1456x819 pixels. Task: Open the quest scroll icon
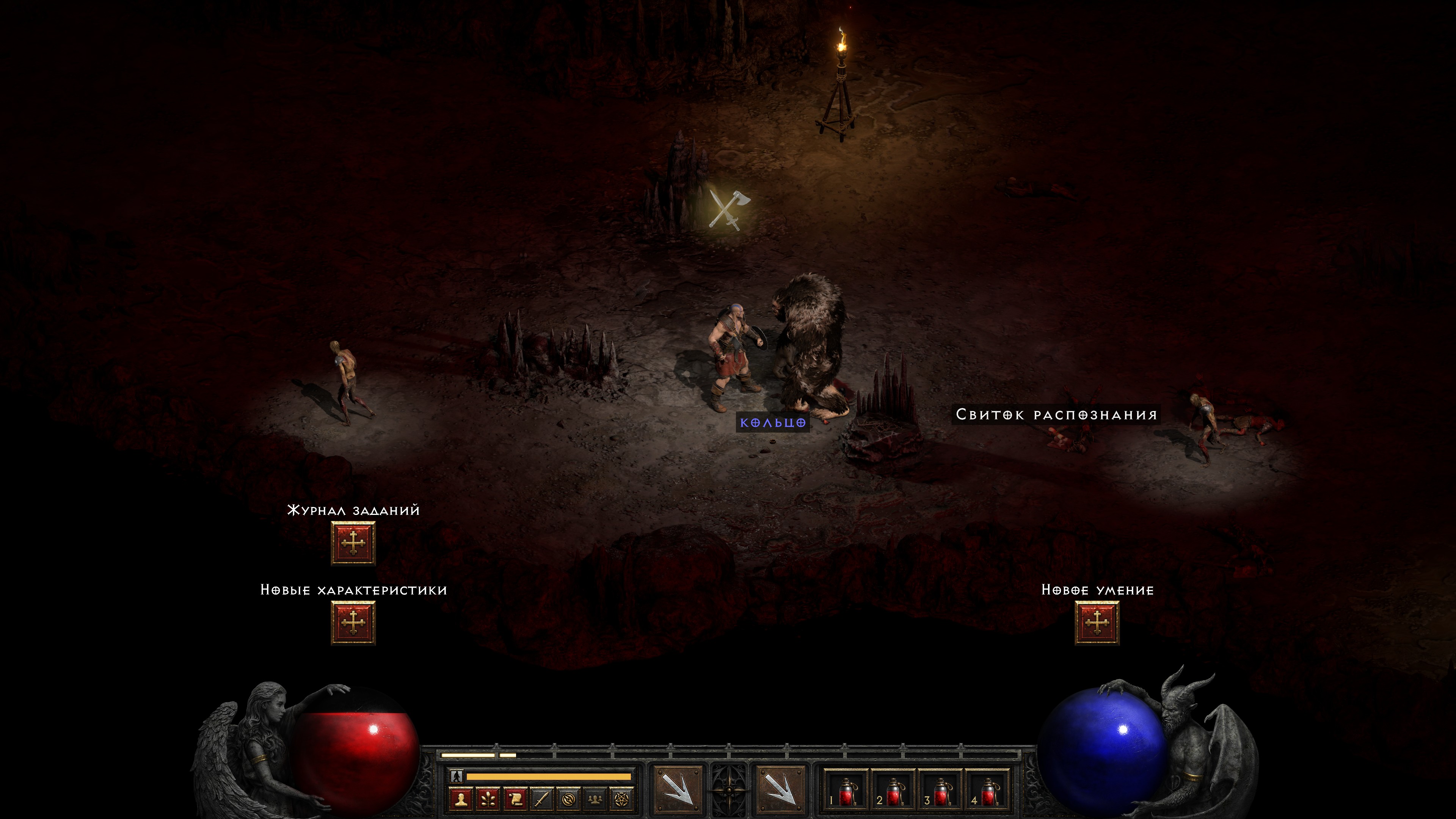pyautogui.click(x=515, y=799)
